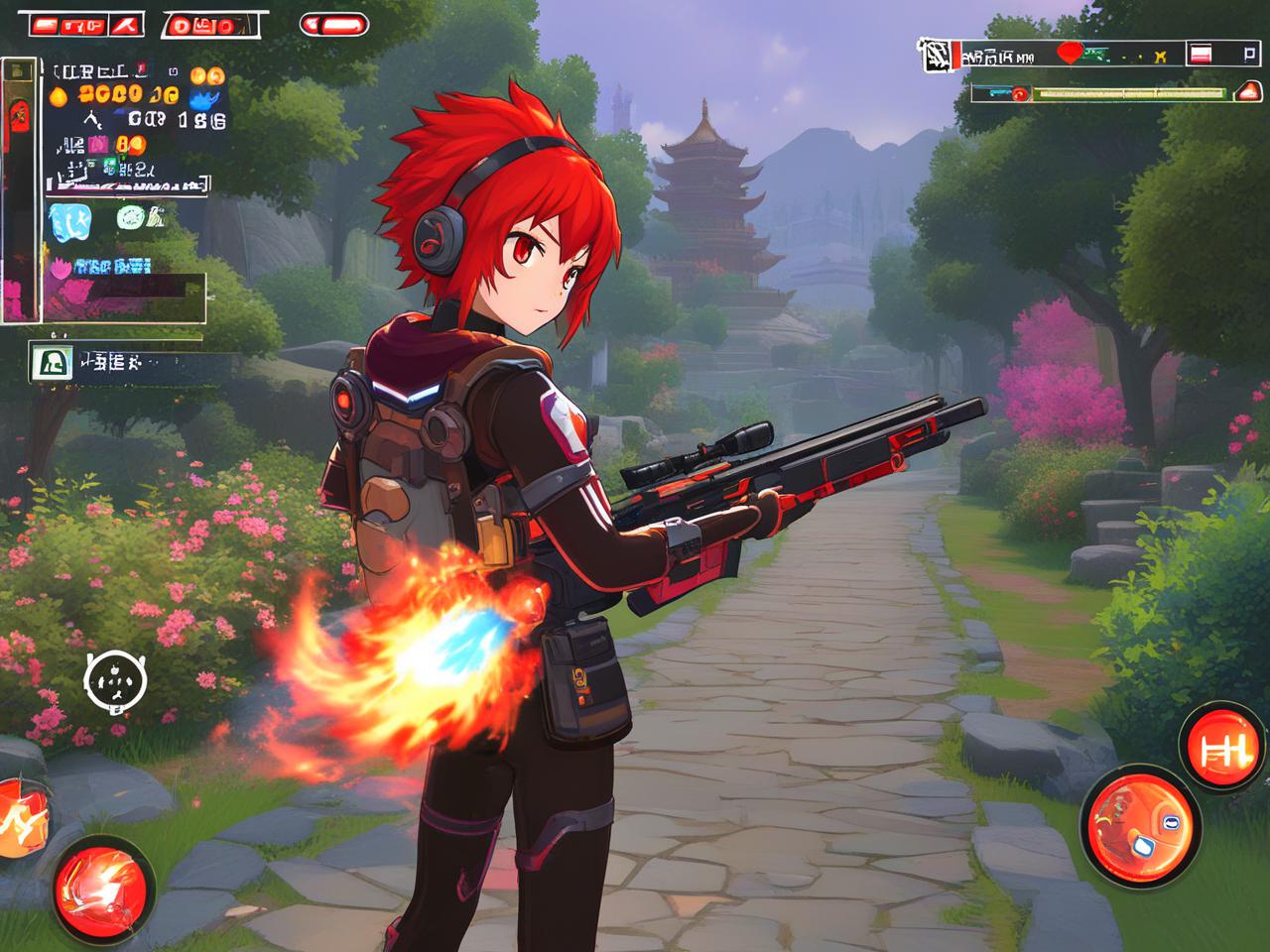The image size is (1270, 952).
Task: Select the green square character icon
Action: click(x=48, y=362)
